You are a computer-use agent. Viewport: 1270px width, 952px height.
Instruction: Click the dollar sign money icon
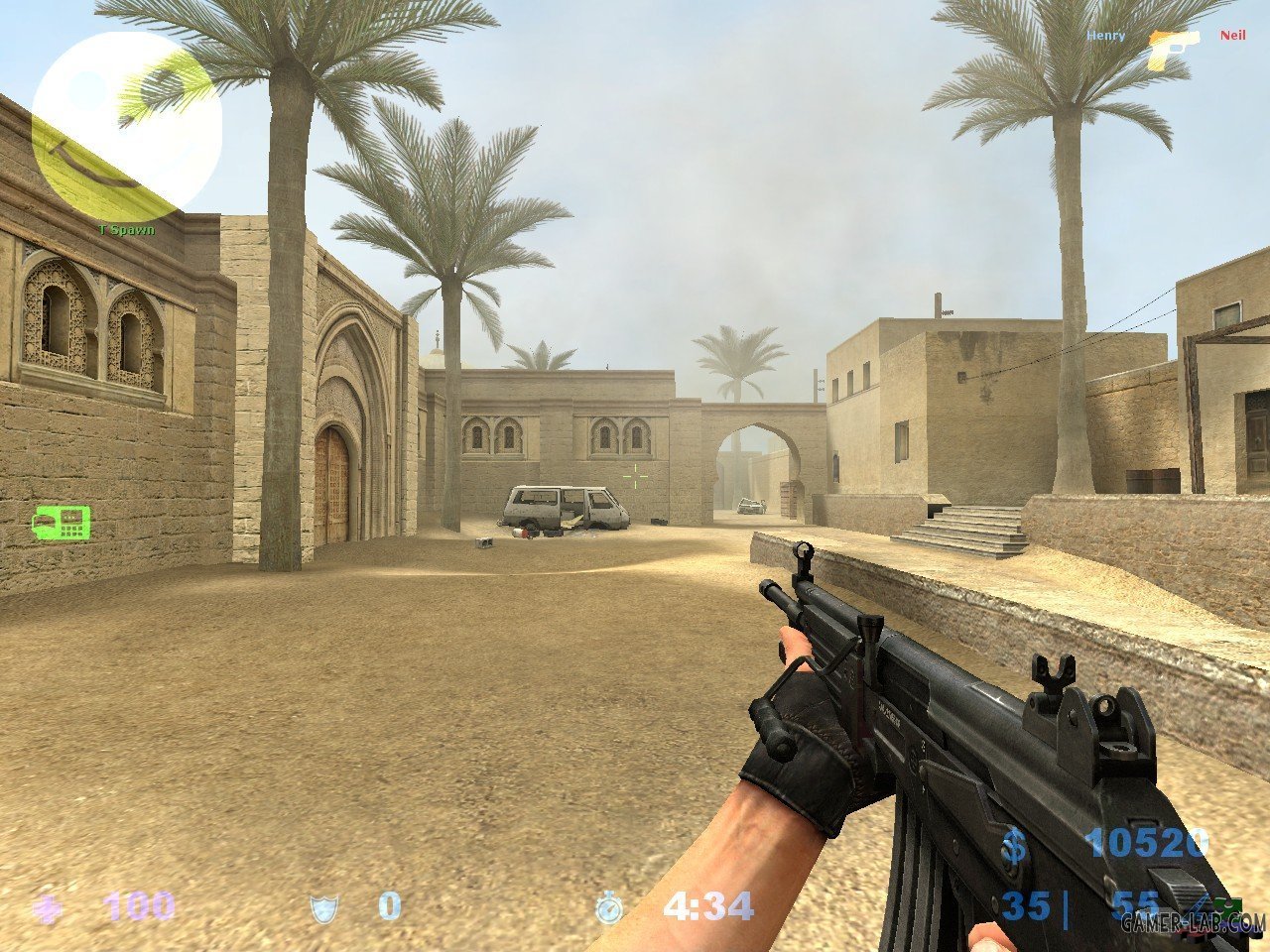1014,846
